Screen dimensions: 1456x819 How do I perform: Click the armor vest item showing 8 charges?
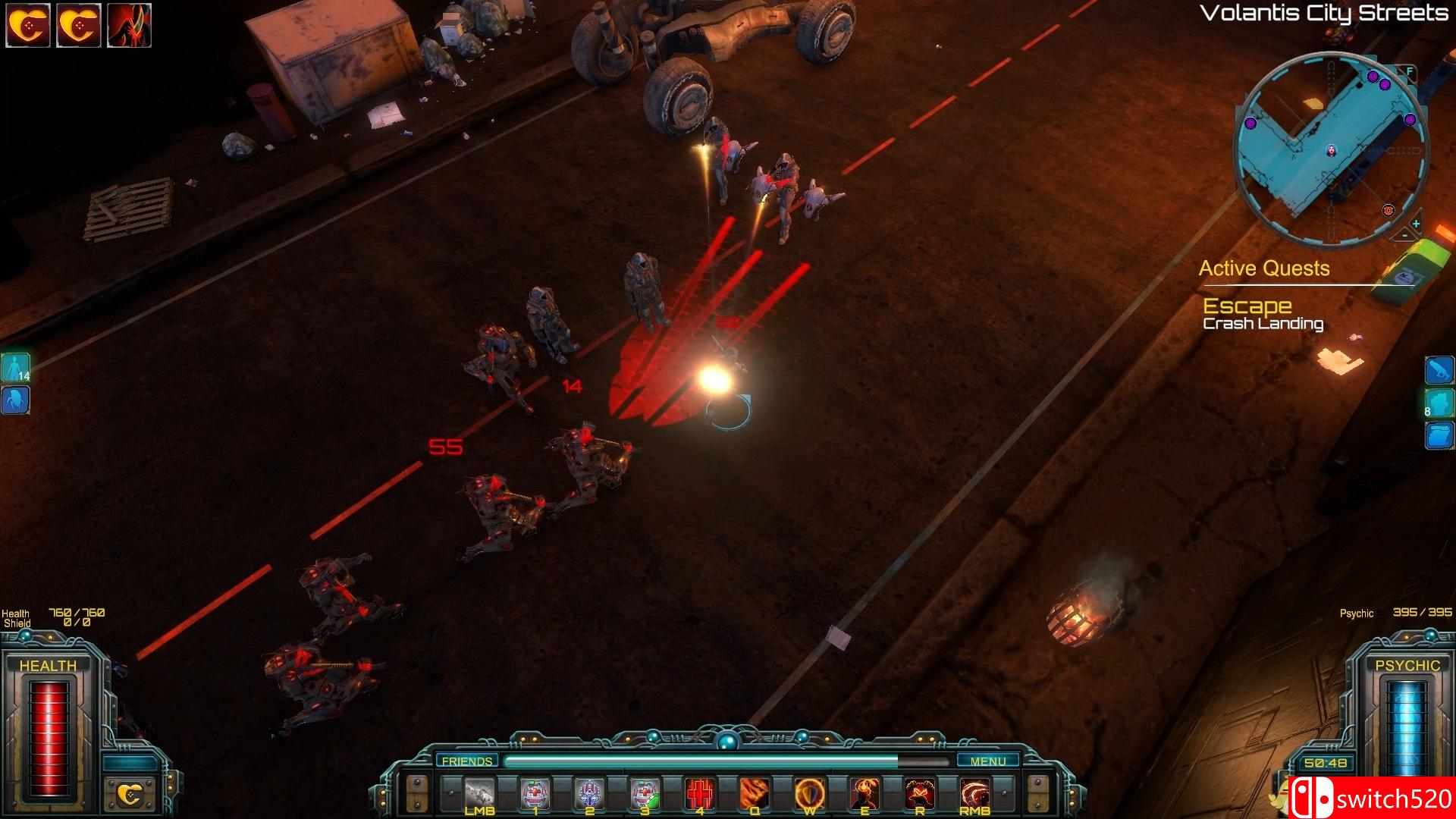1439,401
